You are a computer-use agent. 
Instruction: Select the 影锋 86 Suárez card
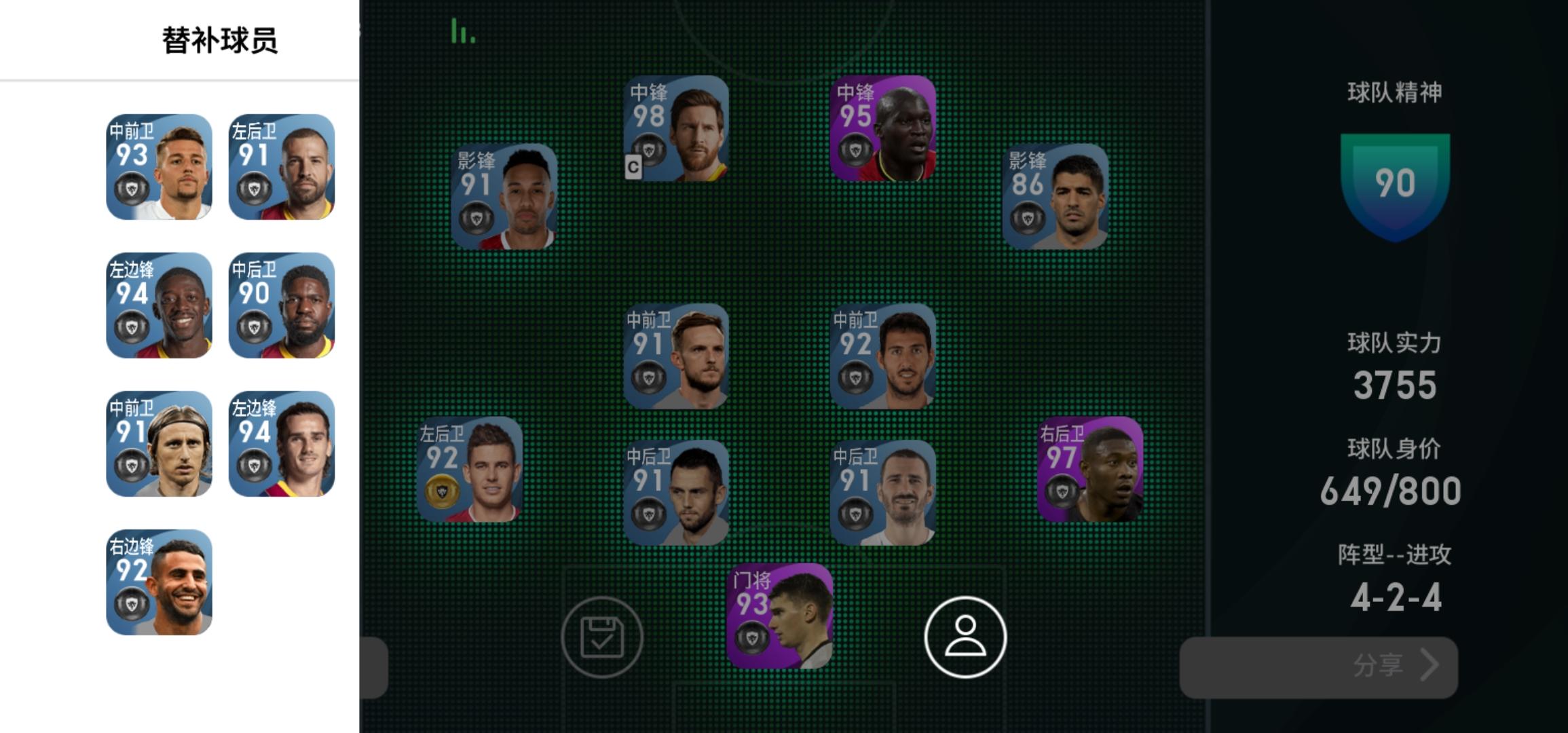pos(1056,197)
